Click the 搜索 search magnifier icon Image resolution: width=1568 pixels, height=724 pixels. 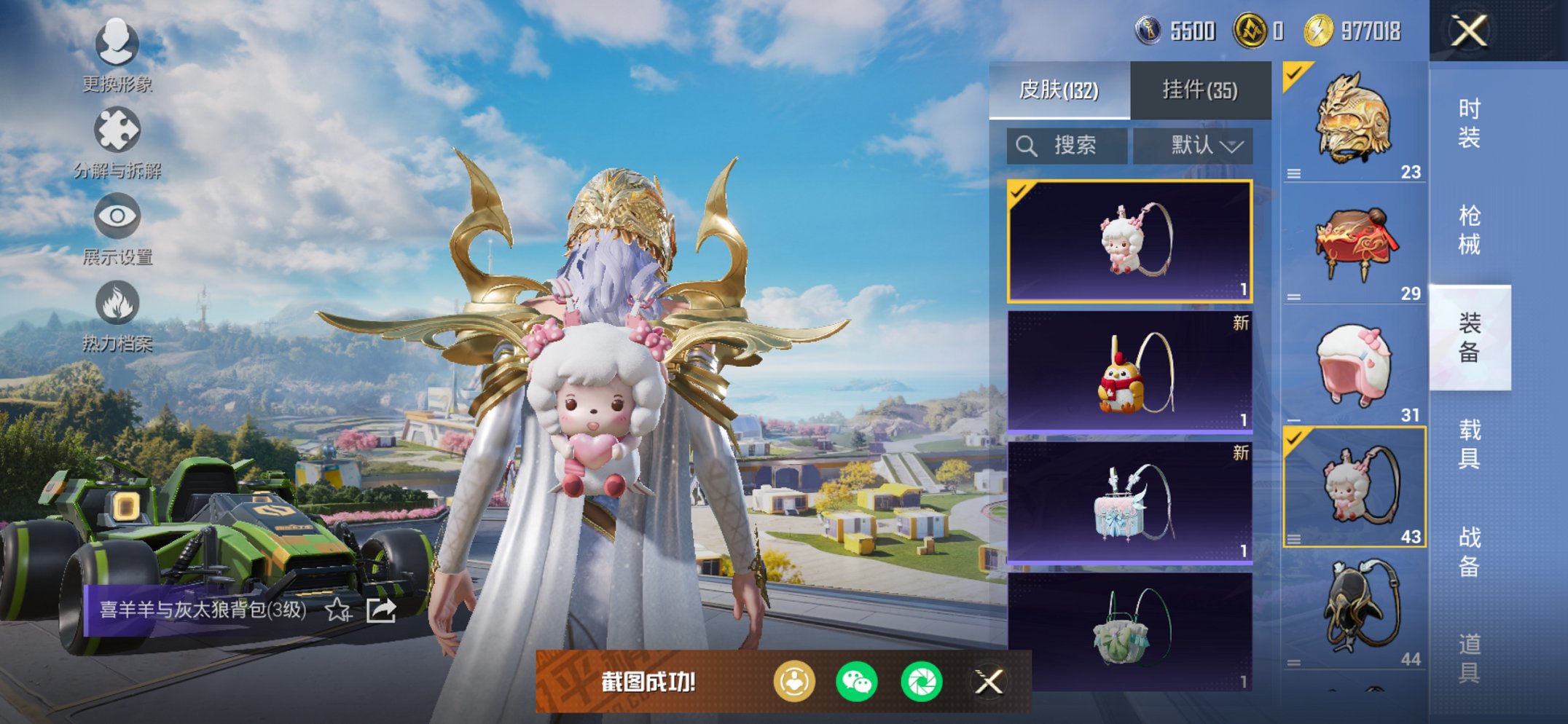[1027, 144]
